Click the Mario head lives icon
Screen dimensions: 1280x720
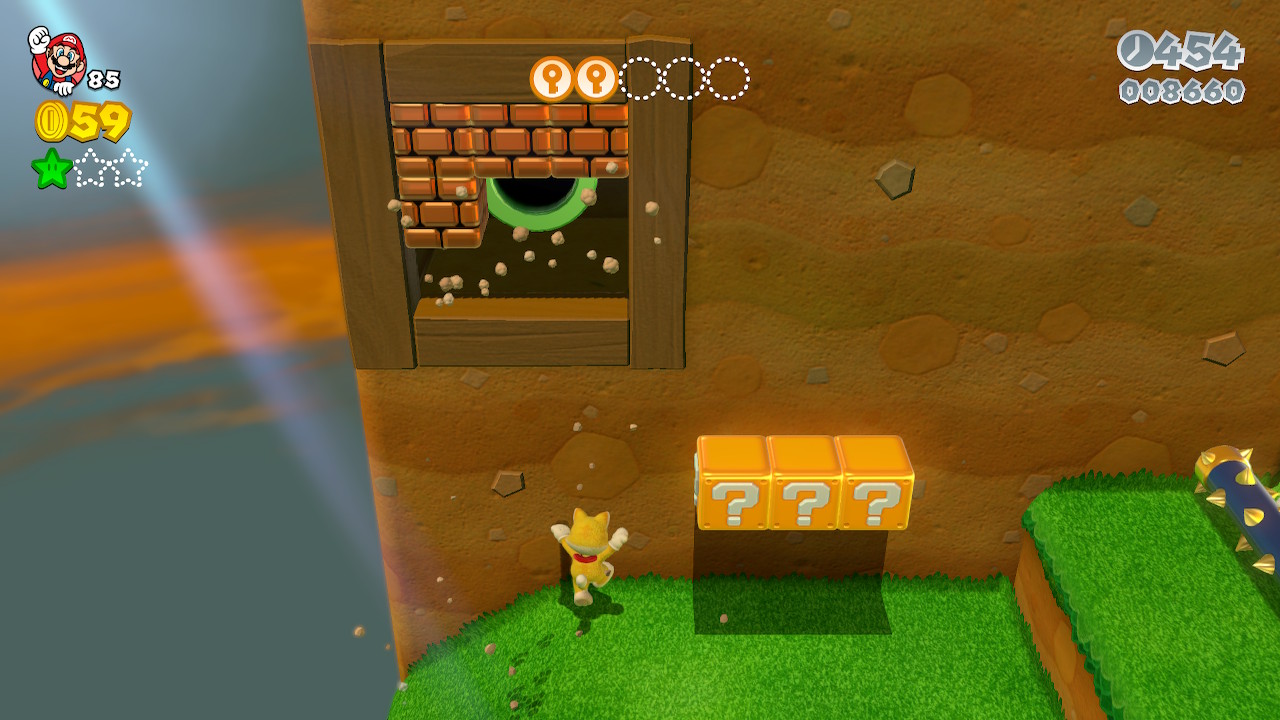pyautogui.click(x=58, y=60)
